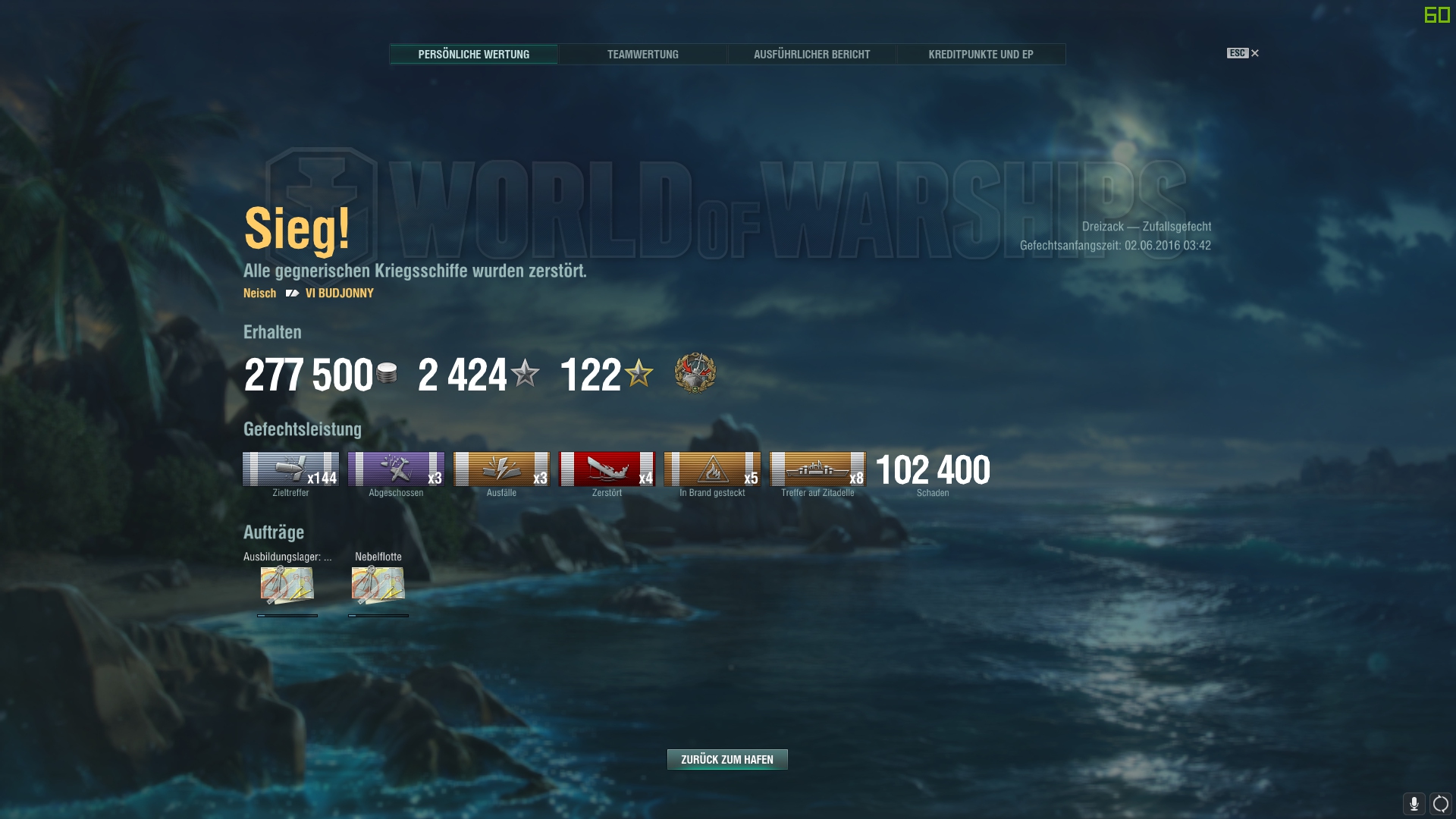The height and width of the screenshot is (819, 1456).
Task: Select the In Brand gesteckt ribbon
Action: (x=712, y=469)
